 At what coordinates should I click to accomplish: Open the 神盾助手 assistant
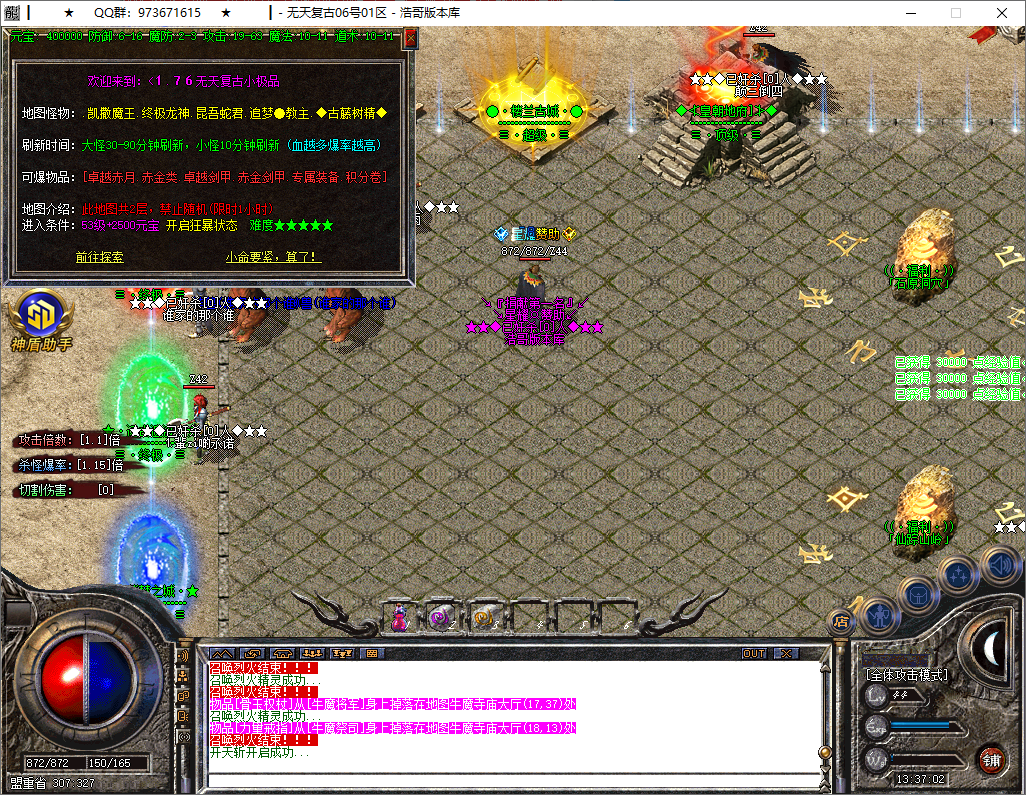40,316
